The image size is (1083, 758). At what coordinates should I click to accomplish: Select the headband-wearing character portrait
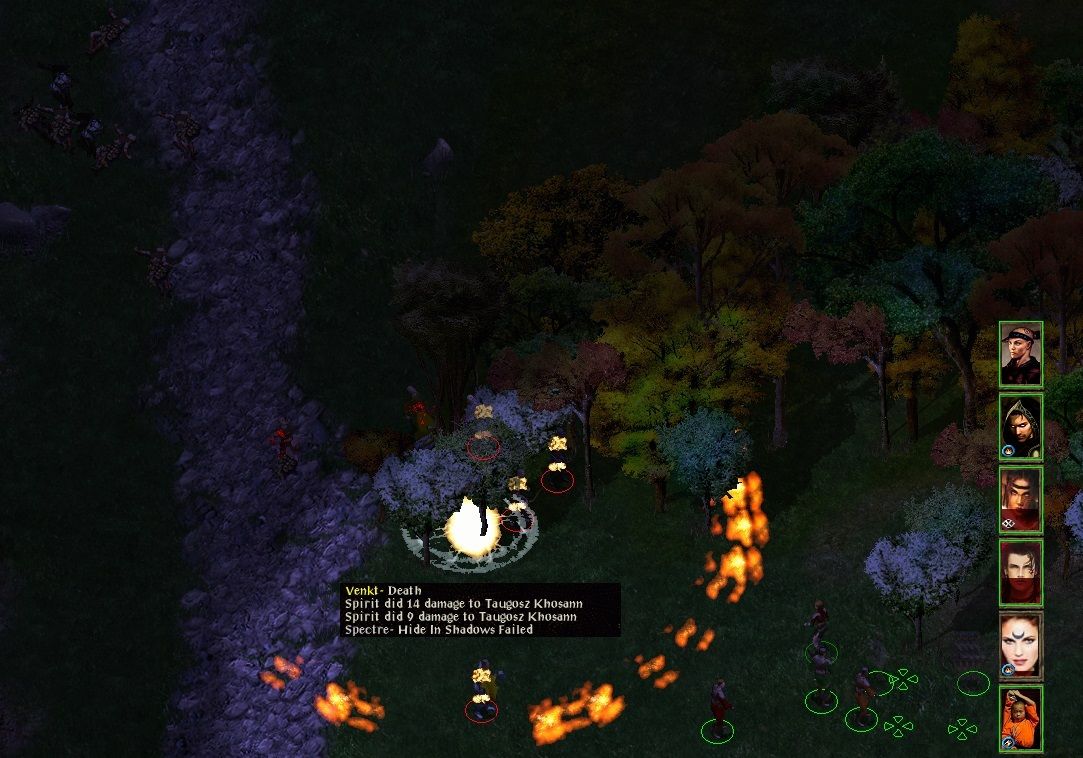pyautogui.click(x=1021, y=354)
